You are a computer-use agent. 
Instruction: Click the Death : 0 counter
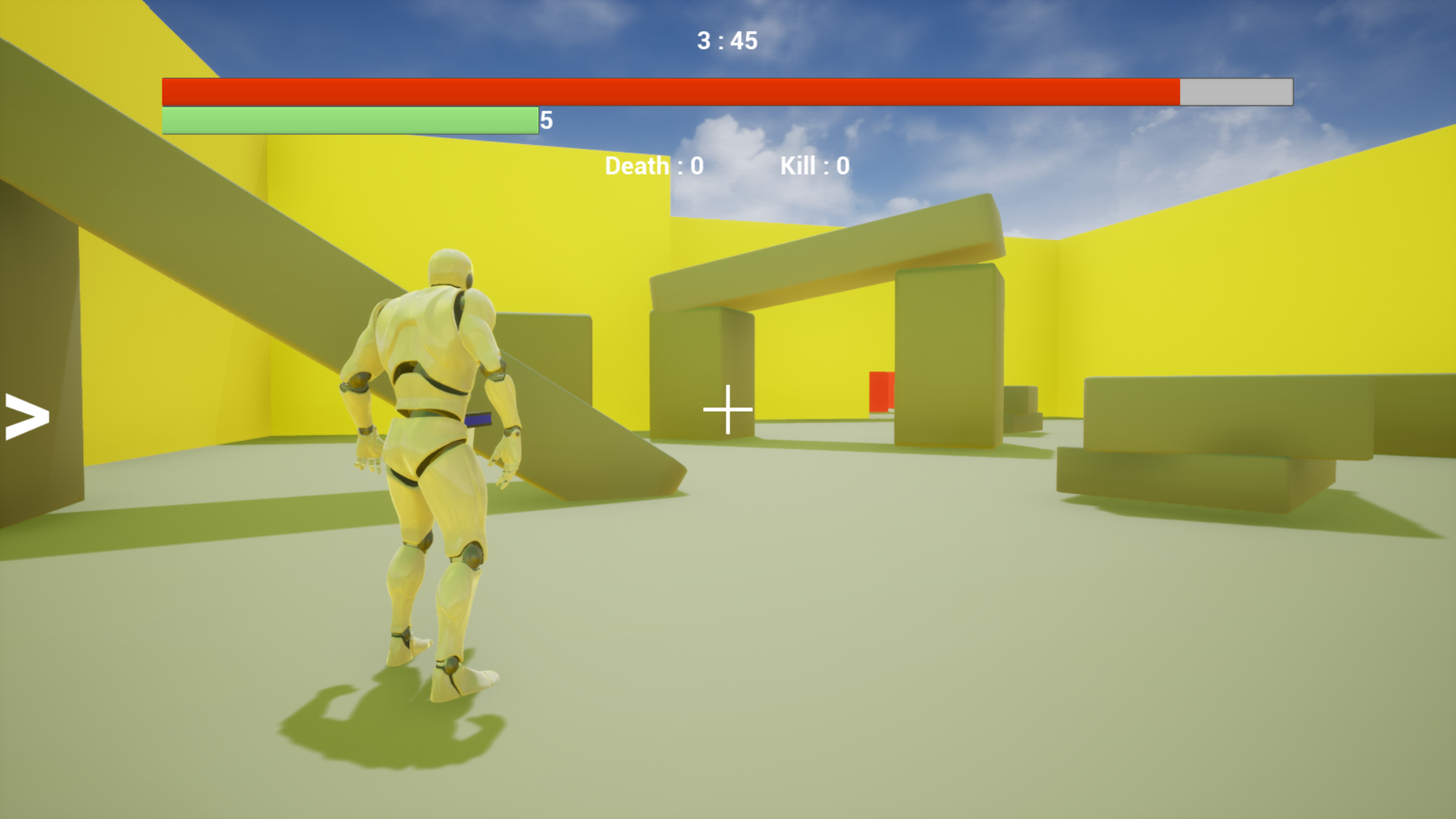click(653, 166)
